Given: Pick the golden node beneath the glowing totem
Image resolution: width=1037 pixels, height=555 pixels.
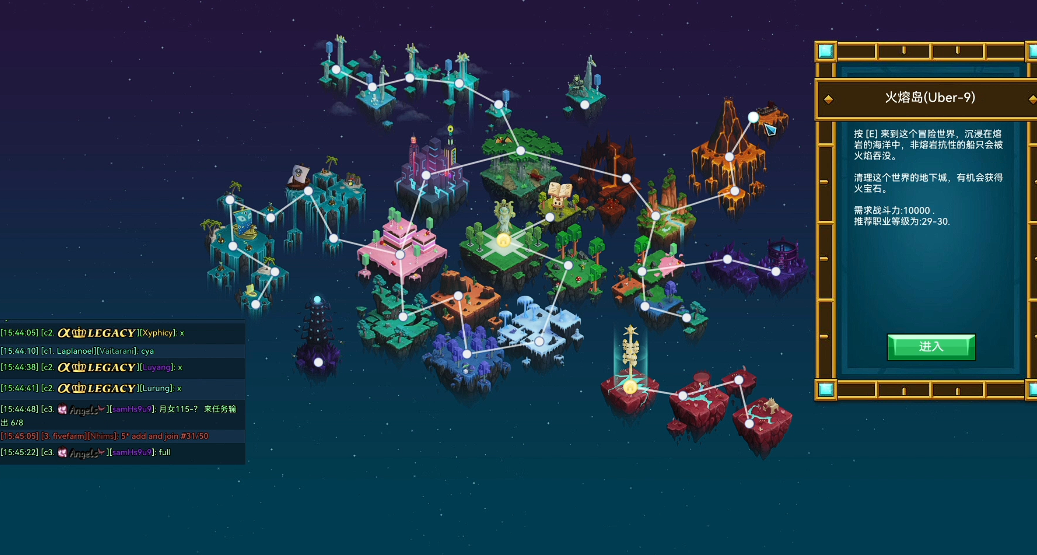Looking at the screenshot, I should pos(630,386).
